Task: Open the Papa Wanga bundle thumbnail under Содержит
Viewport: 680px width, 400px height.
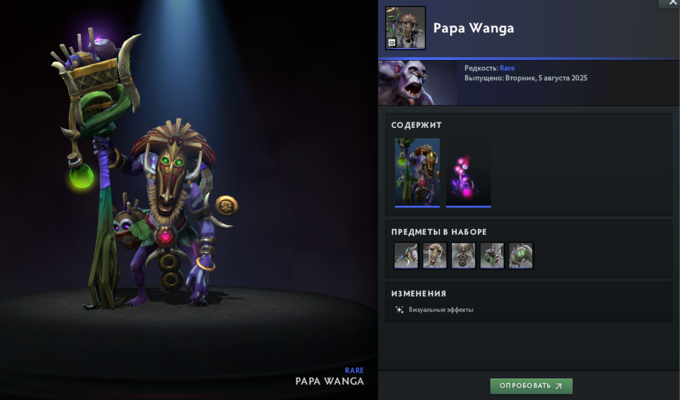Action: [x=417, y=171]
